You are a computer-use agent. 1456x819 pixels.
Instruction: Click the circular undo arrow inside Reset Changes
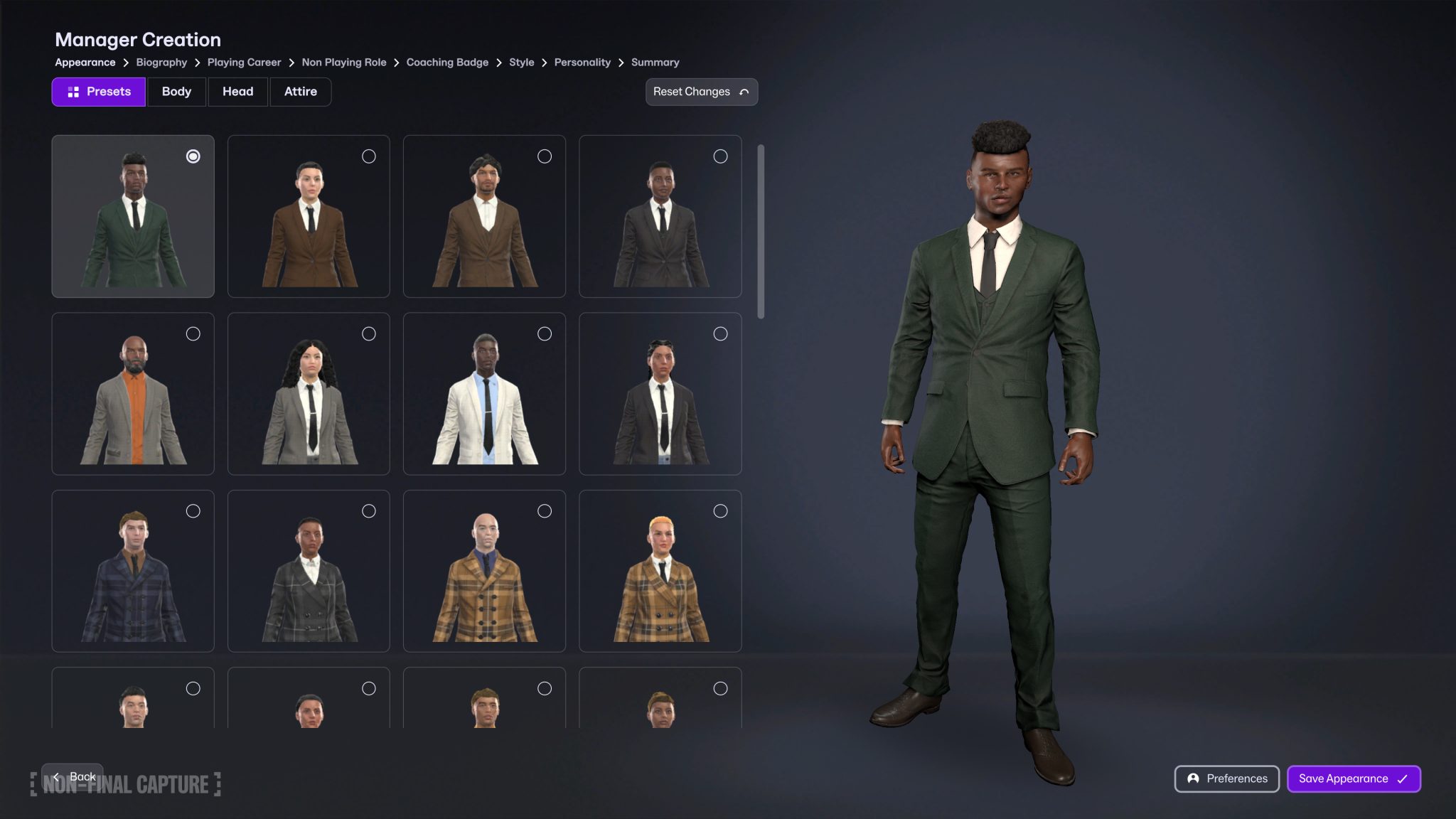pyautogui.click(x=744, y=92)
